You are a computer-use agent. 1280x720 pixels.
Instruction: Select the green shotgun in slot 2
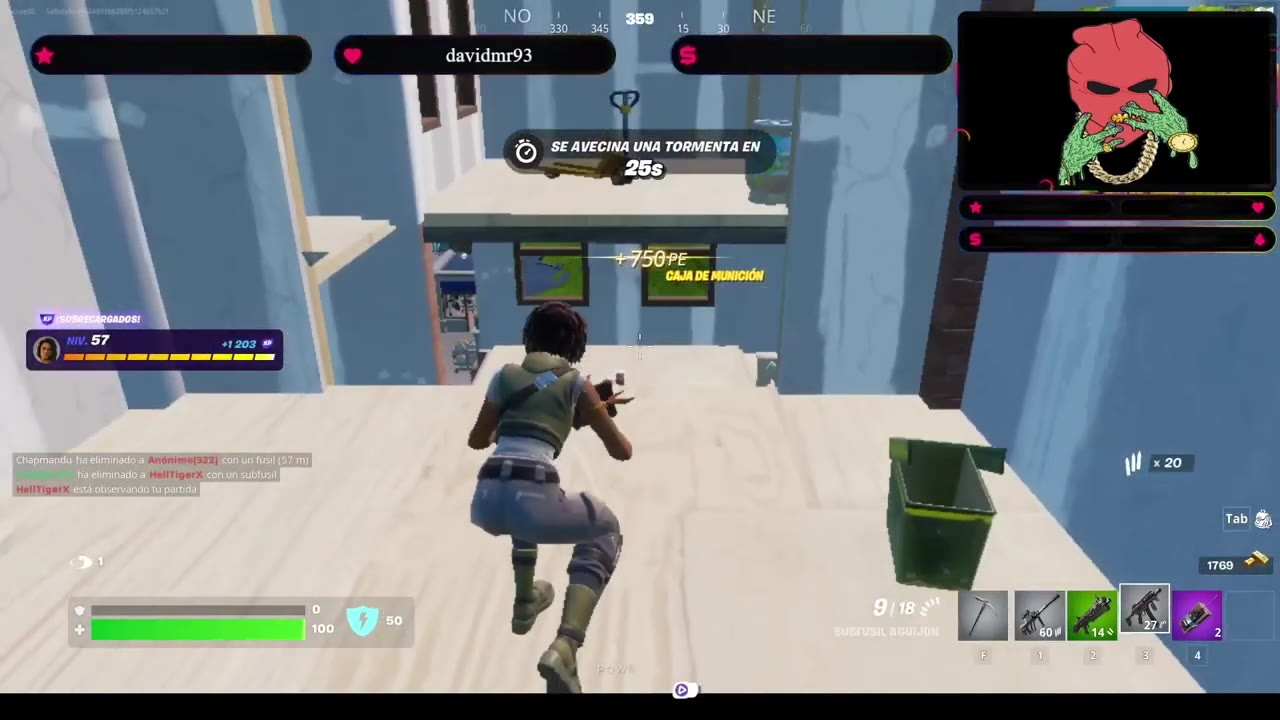point(1092,615)
